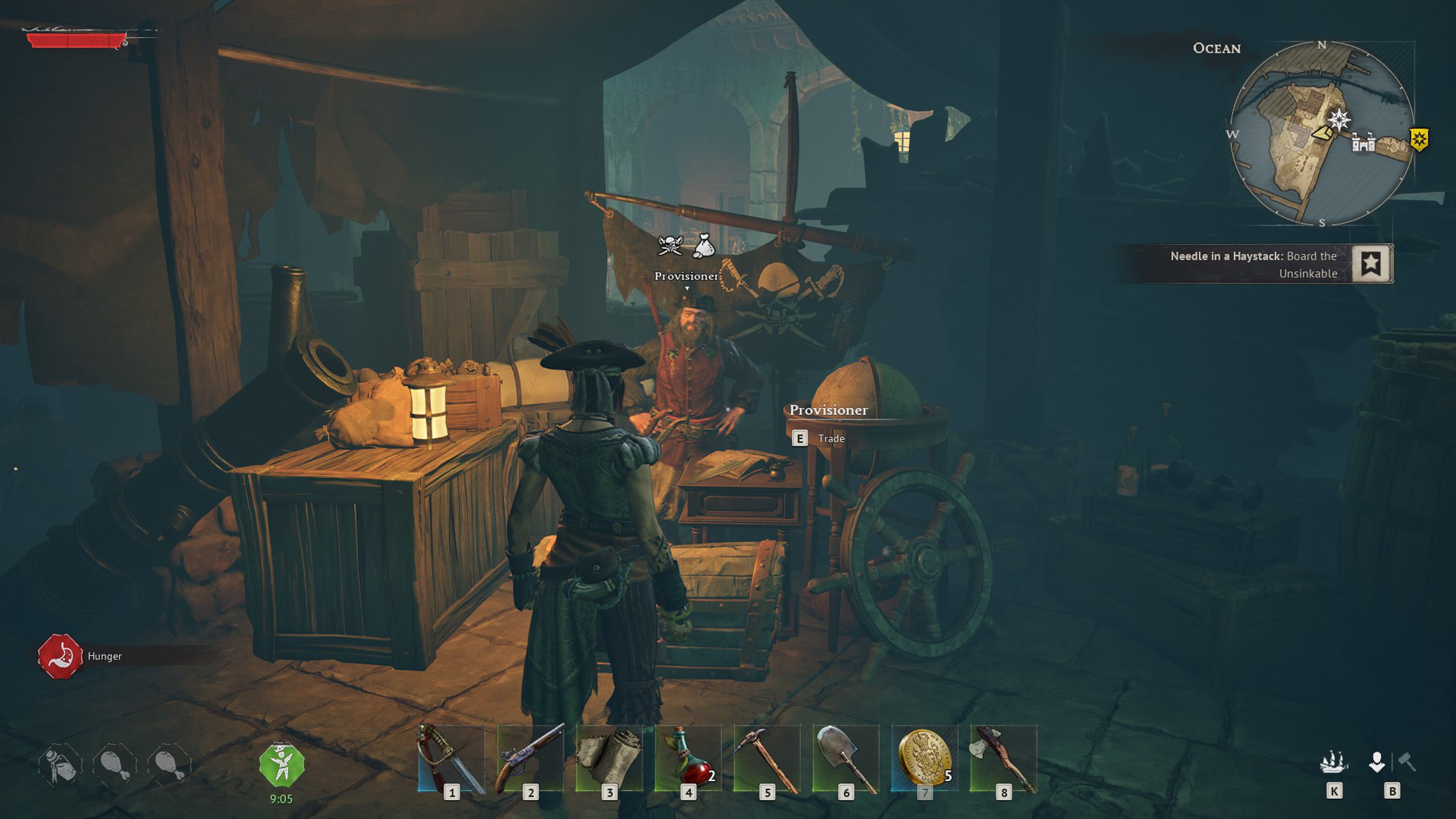Click the green buff icon with timer

click(x=281, y=765)
